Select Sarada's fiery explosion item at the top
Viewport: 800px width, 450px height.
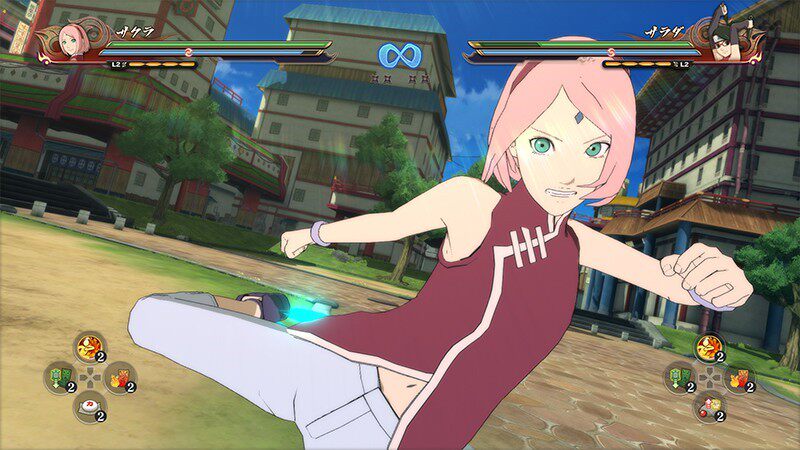pos(707,347)
